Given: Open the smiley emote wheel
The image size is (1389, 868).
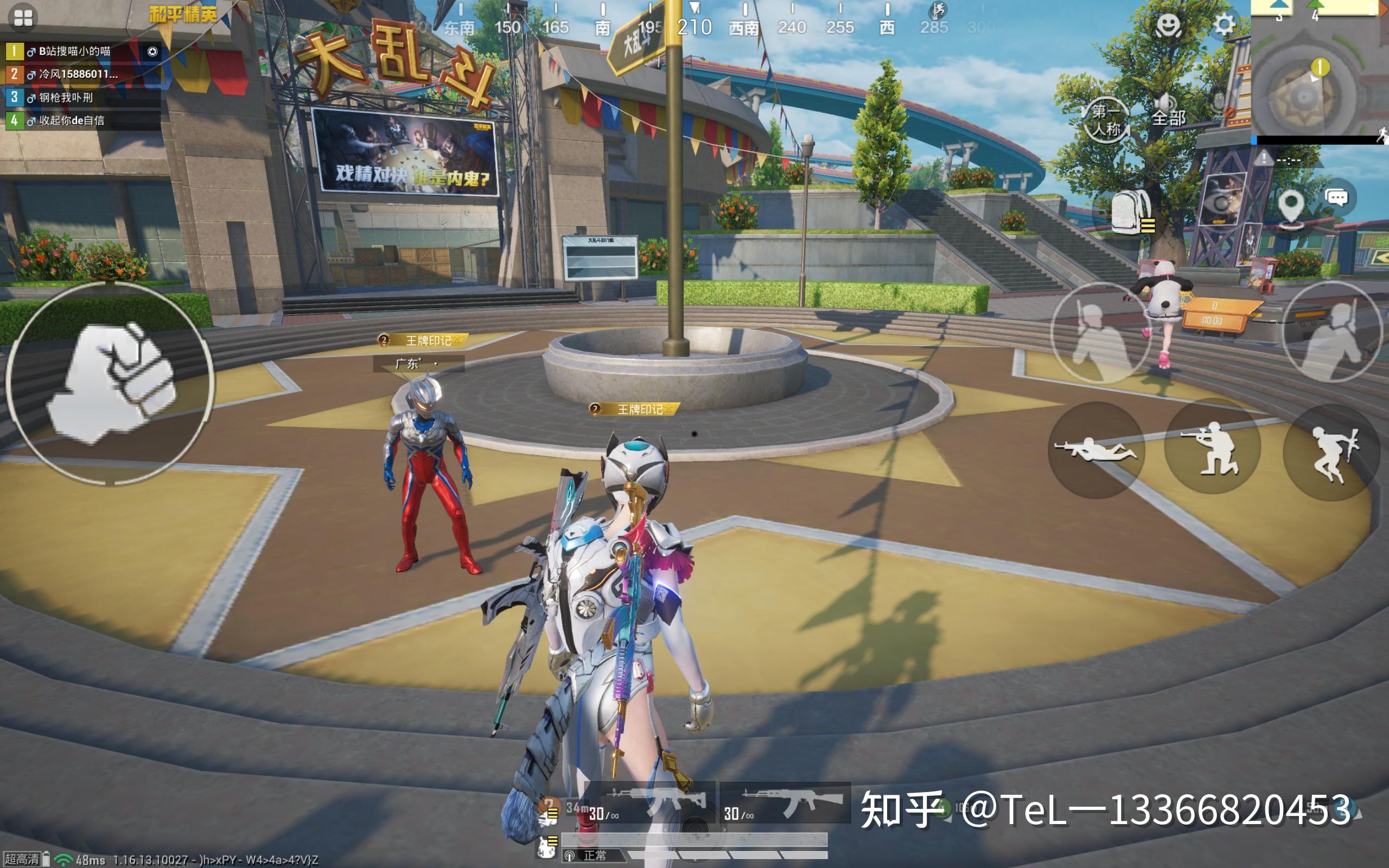Looking at the screenshot, I should point(1168,25).
